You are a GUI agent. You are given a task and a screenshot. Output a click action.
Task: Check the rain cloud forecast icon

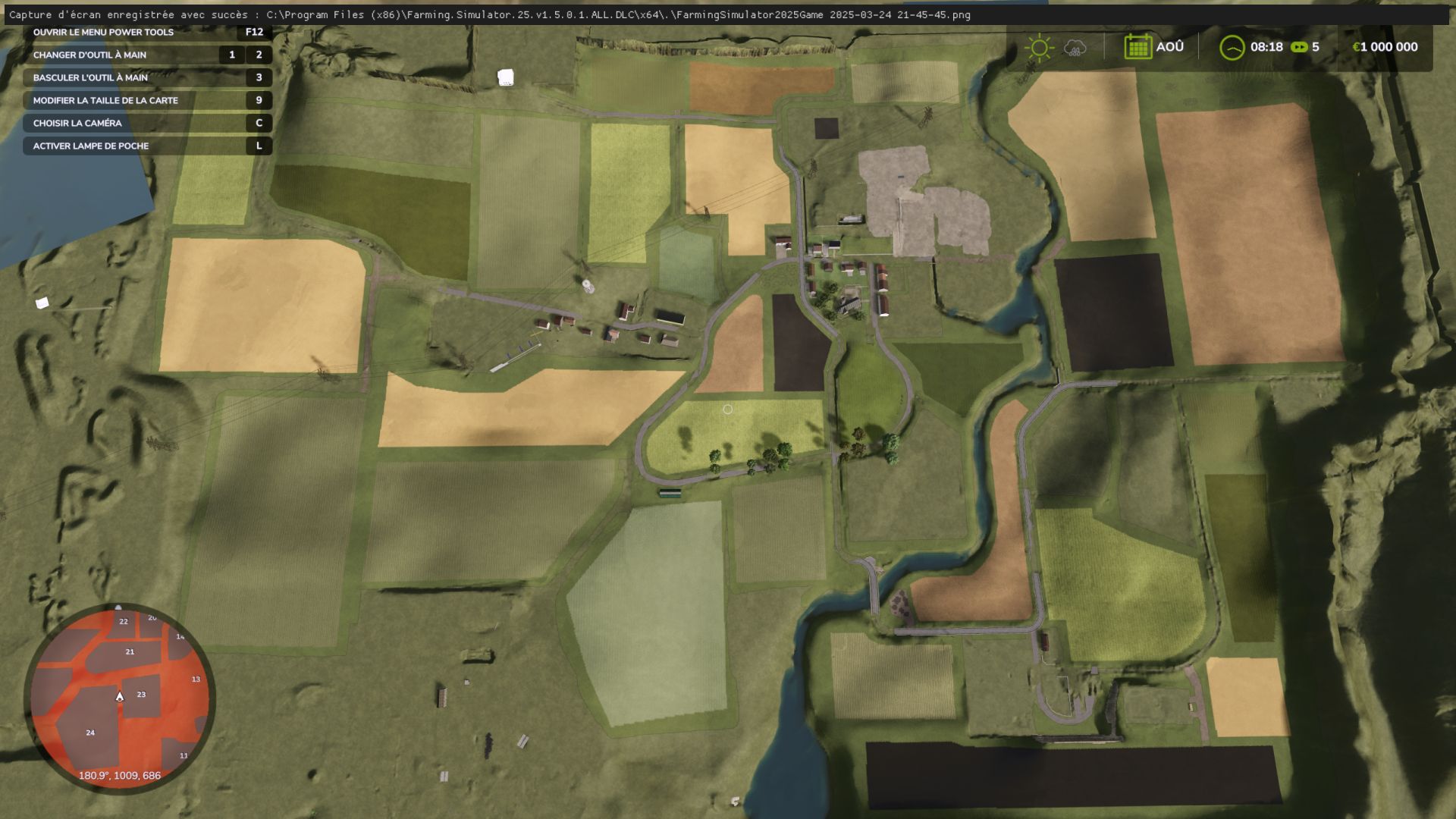pos(1075,48)
